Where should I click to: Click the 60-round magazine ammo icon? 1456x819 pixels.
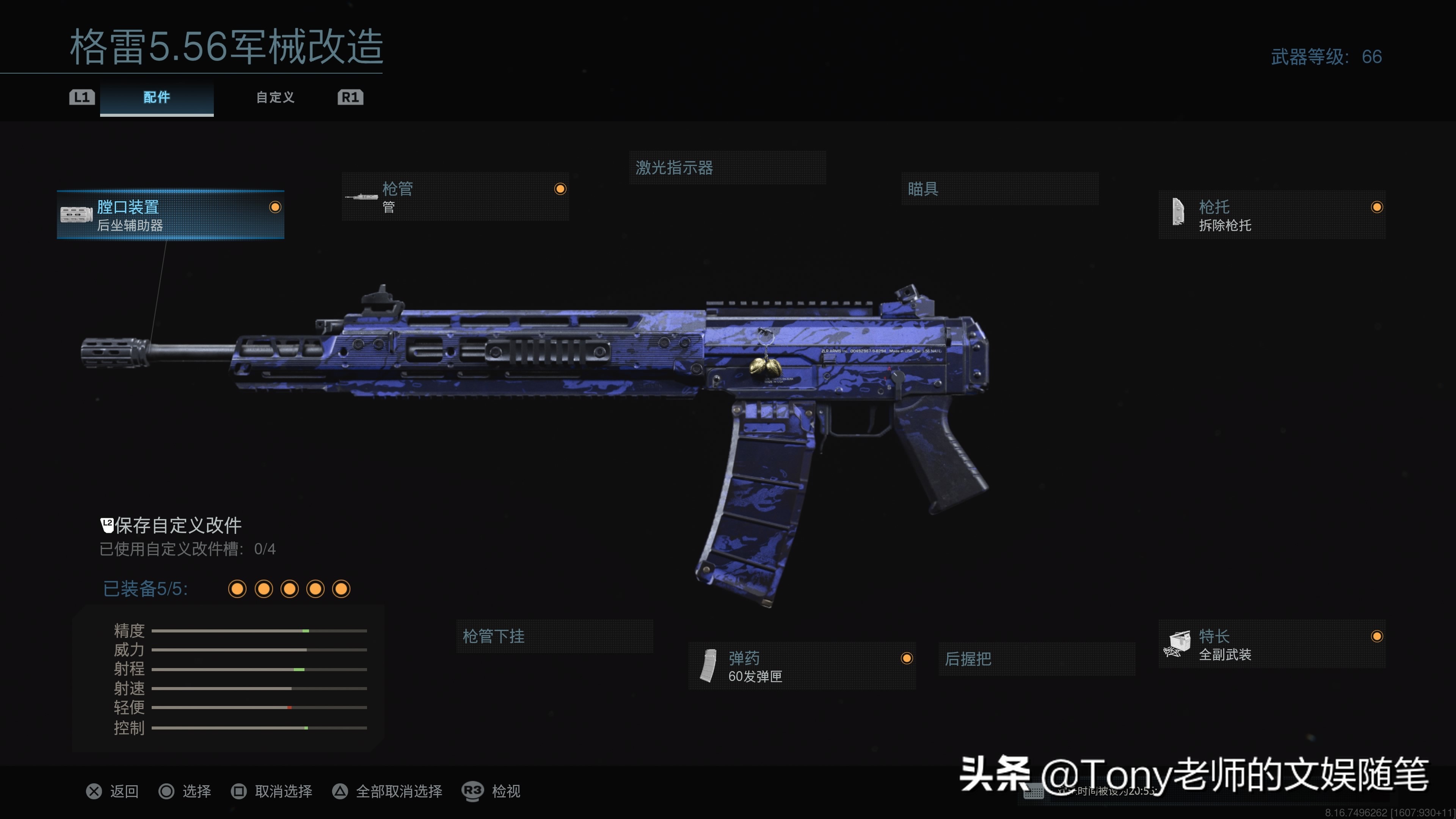[708, 666]
